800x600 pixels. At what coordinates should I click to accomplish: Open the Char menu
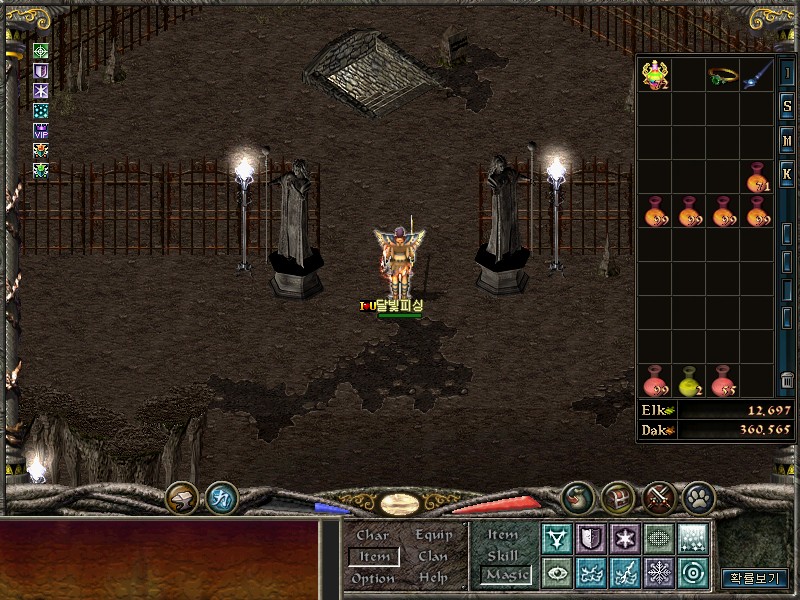pyautogui.click(x=372, y=535)
